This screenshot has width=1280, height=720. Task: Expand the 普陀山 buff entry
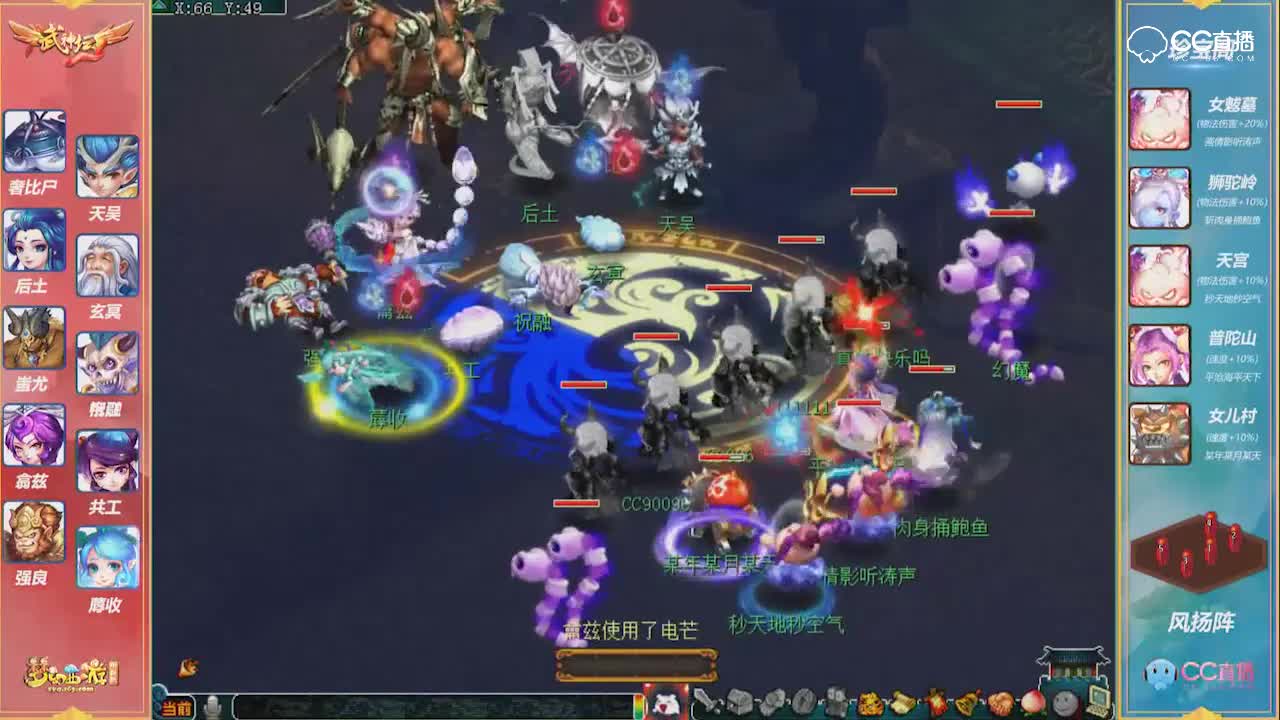coord(1160,356)
